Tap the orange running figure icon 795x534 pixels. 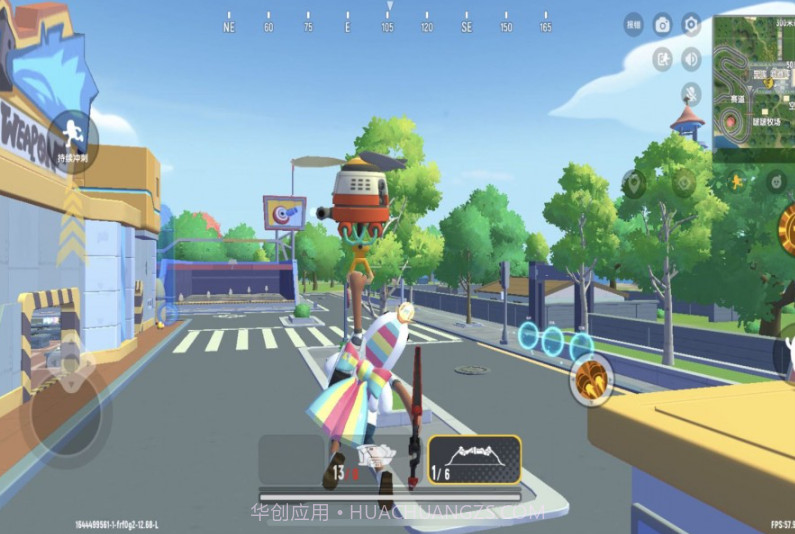(x=737, y=181)
